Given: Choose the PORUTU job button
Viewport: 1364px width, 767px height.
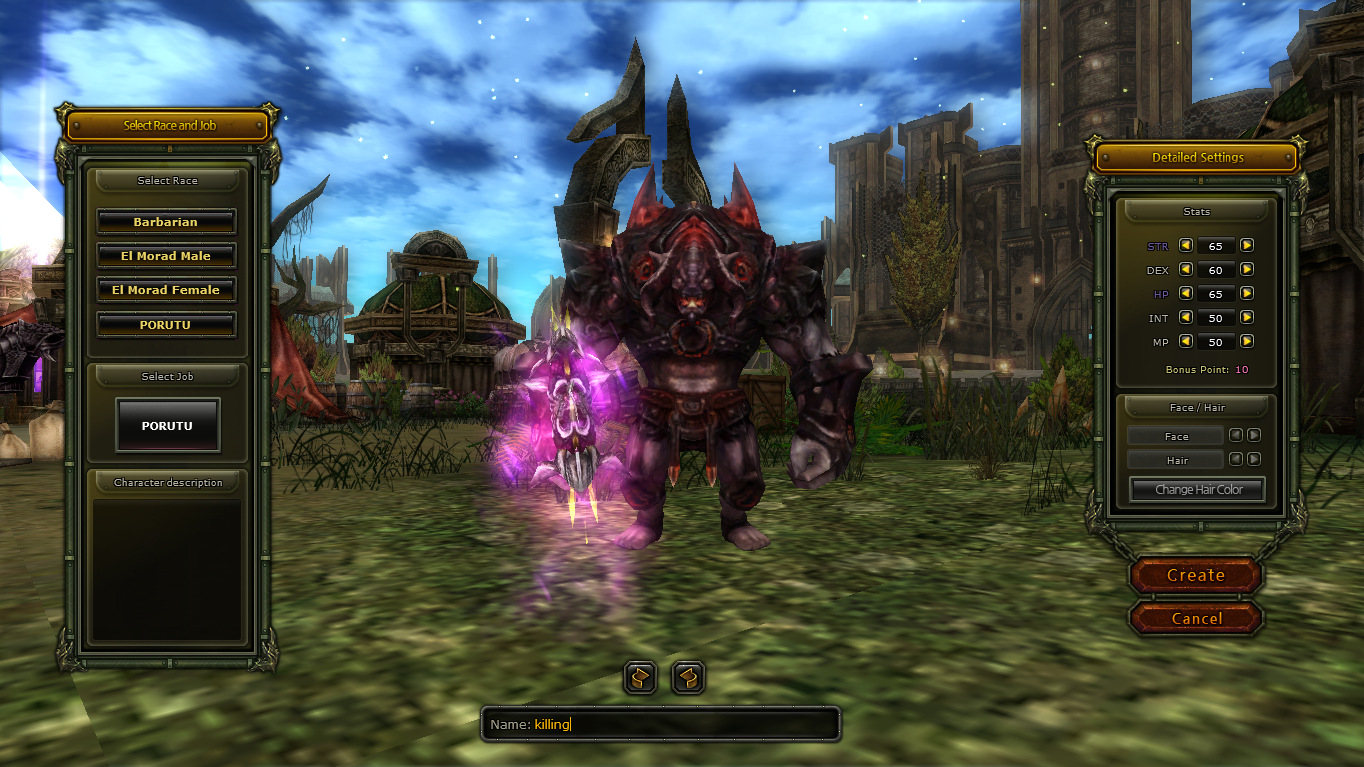Looking at the screenshot, I should click(x=167, y=425).
